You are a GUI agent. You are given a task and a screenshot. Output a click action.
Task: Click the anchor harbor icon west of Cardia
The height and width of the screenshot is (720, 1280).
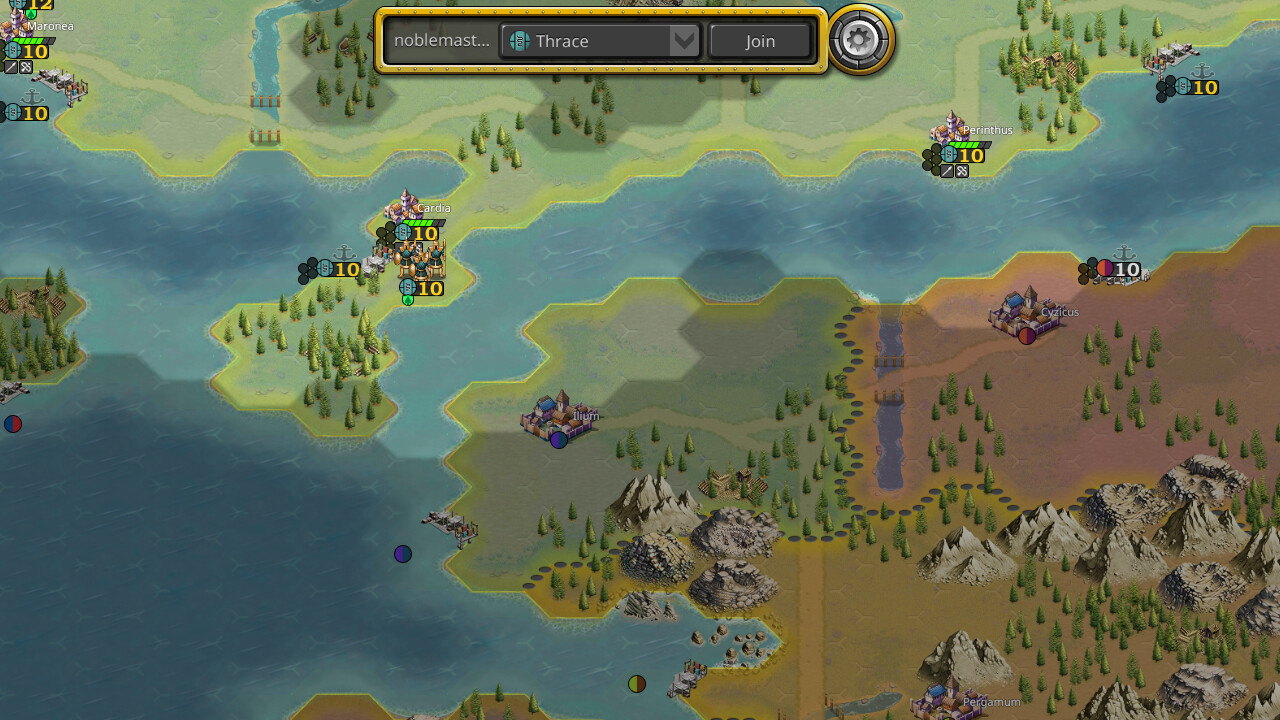[x=343, y=253]
